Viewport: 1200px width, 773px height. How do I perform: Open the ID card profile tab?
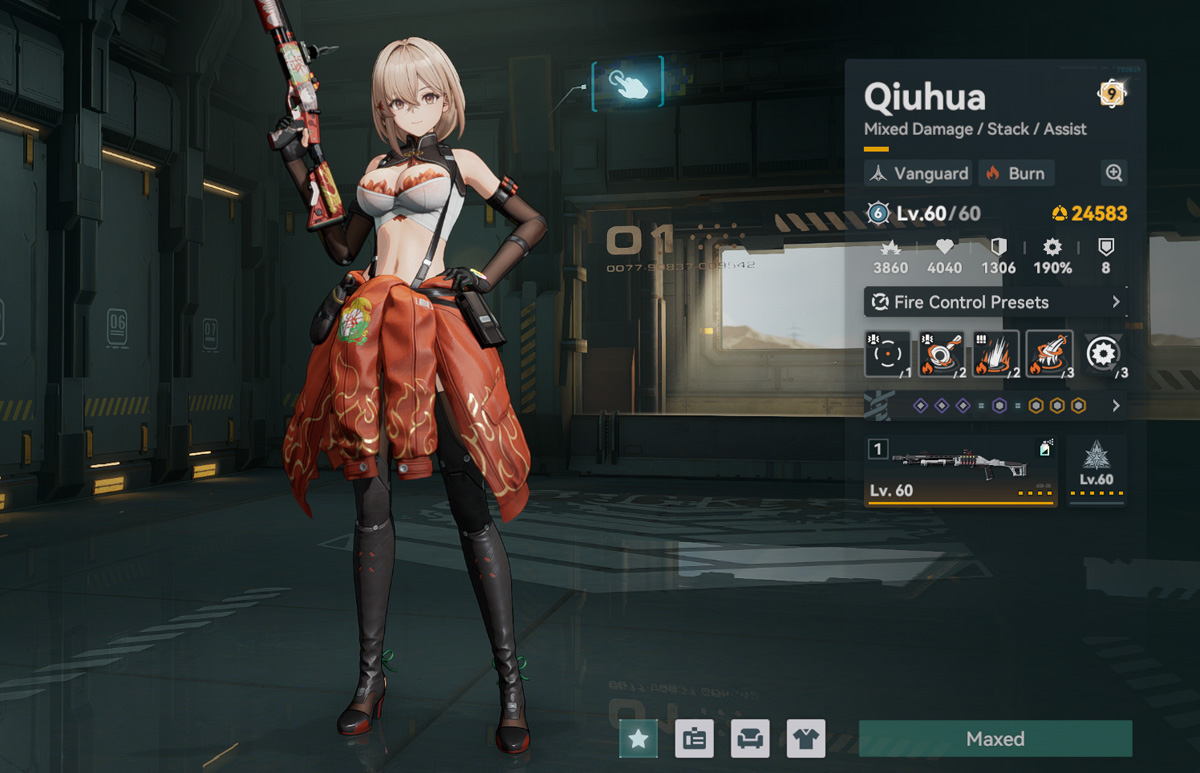(694, 739)
